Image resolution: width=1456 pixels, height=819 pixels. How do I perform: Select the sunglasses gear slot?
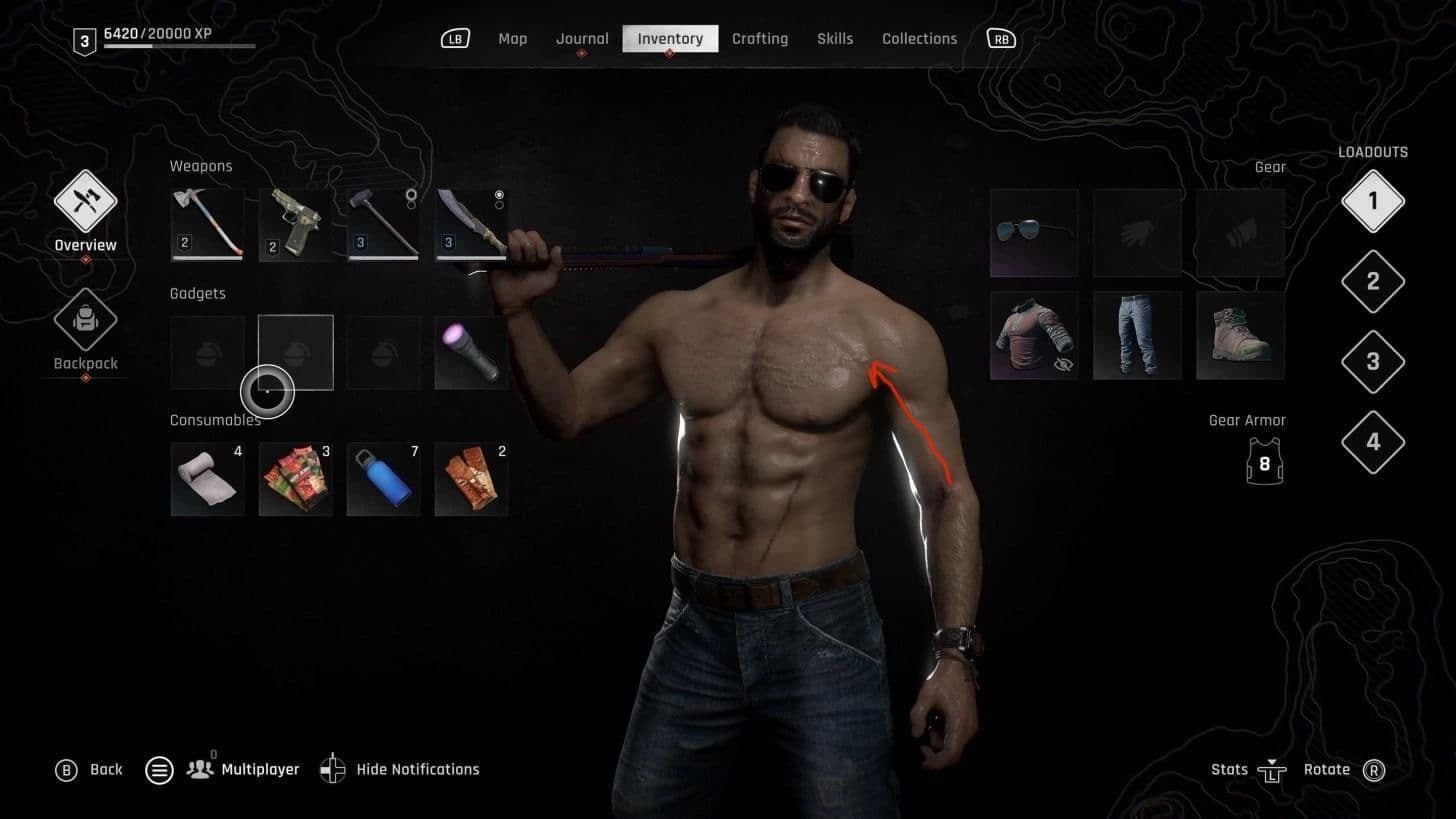click(1034, 233)
